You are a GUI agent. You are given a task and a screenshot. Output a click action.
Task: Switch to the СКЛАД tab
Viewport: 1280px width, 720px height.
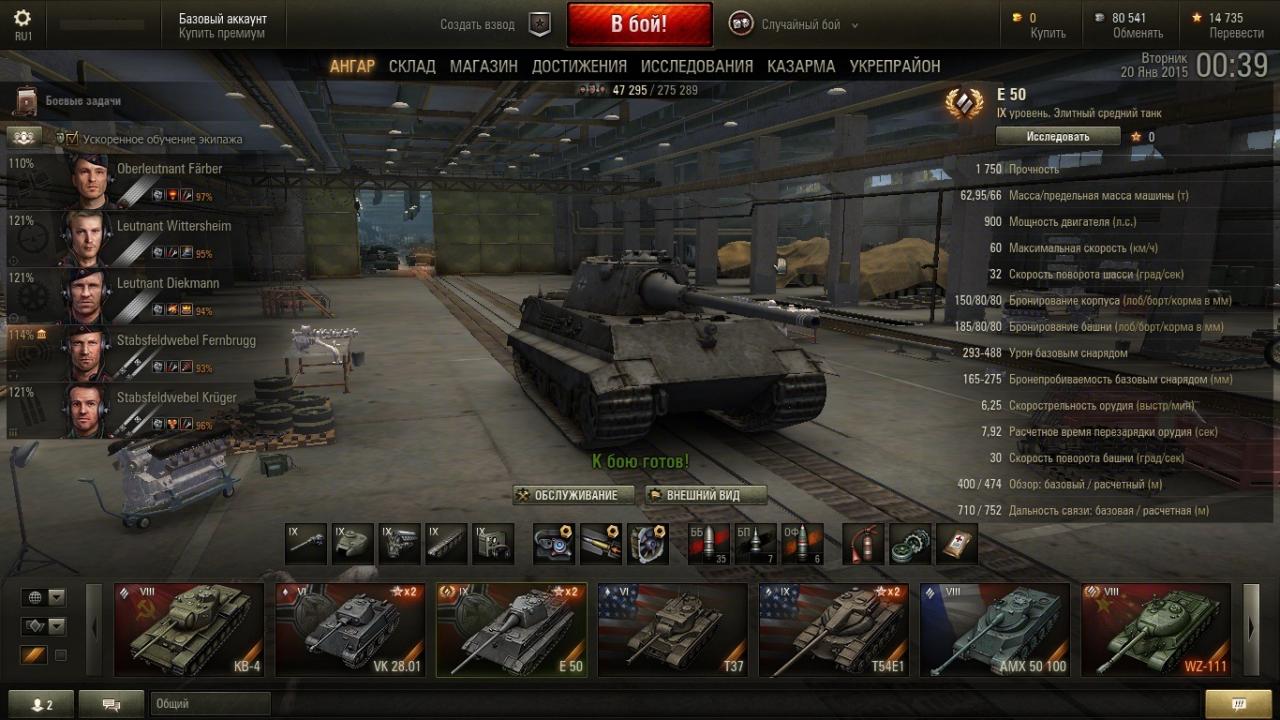[412, 66]
